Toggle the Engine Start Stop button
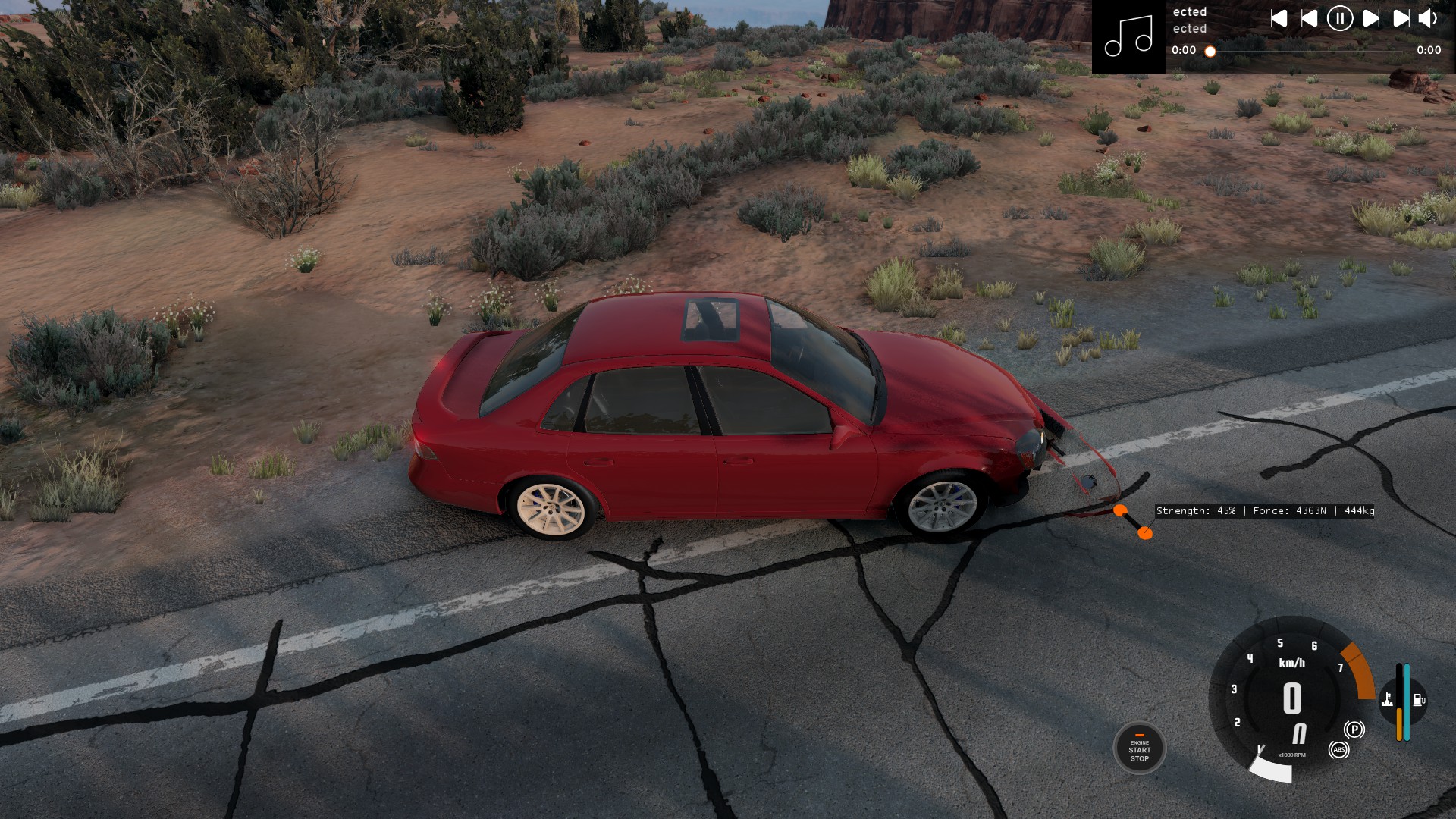Viewport: 1456px width, 819px height. click(x=1139, y=748)
